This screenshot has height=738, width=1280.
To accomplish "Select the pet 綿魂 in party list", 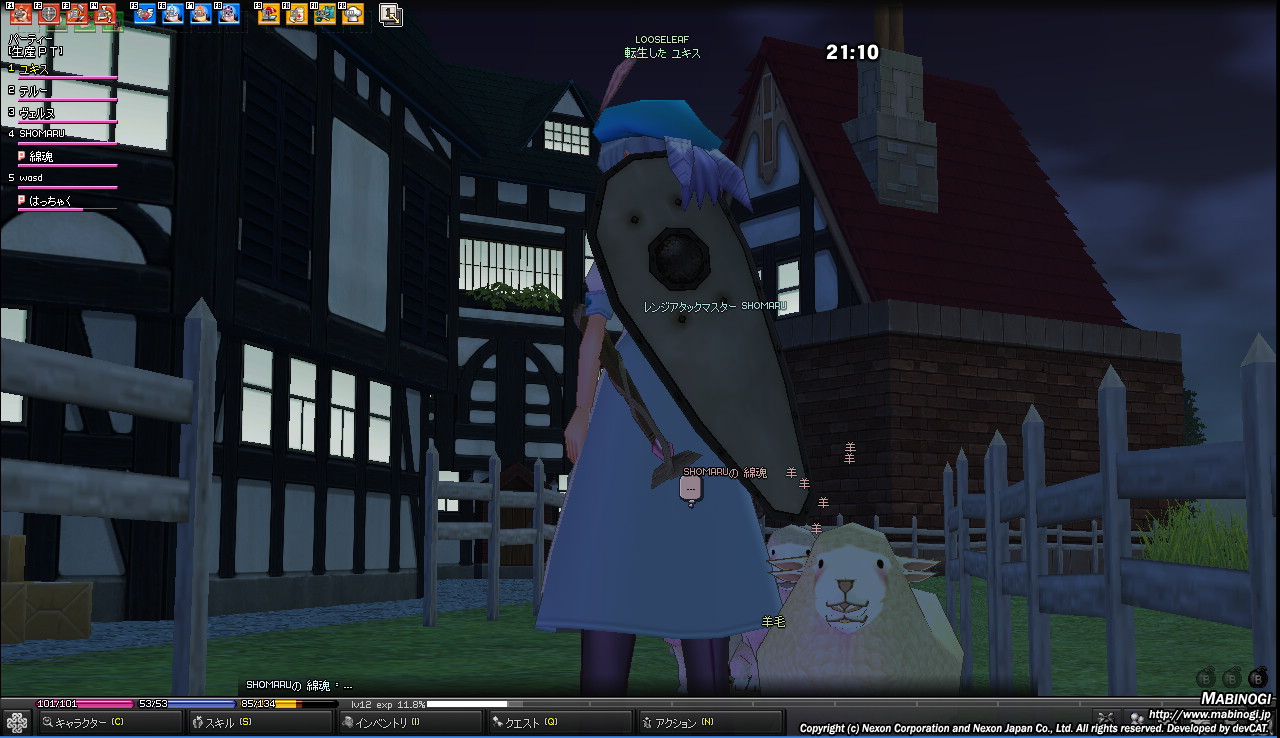I will [41, 156].
